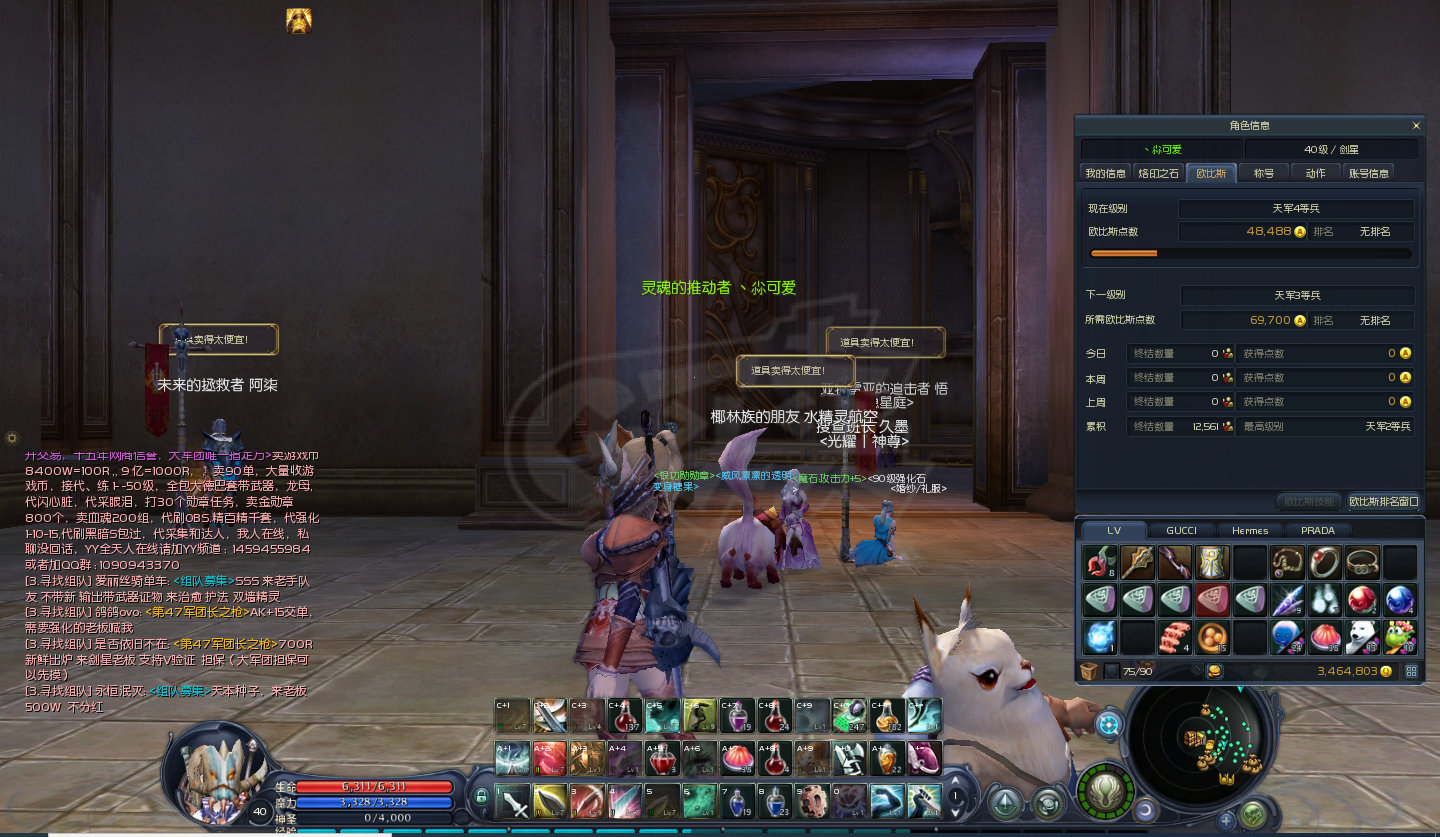Close the 角色信息 character info window

(1415, 126)
